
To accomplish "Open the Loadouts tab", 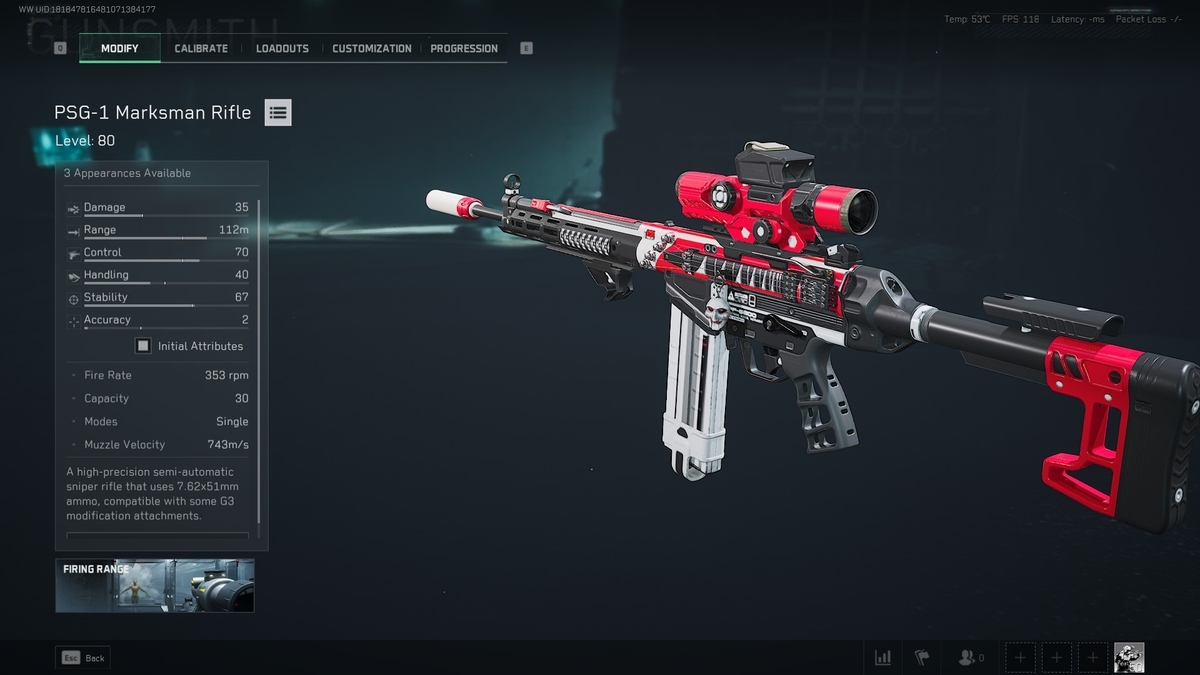I will pos(282,48).
